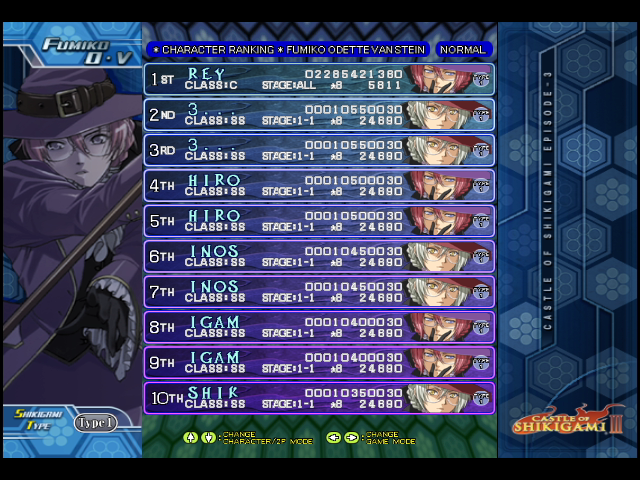
Task: Select the 2nd place ranking entry
Action: pyautogui.click(x=319, y=115)
